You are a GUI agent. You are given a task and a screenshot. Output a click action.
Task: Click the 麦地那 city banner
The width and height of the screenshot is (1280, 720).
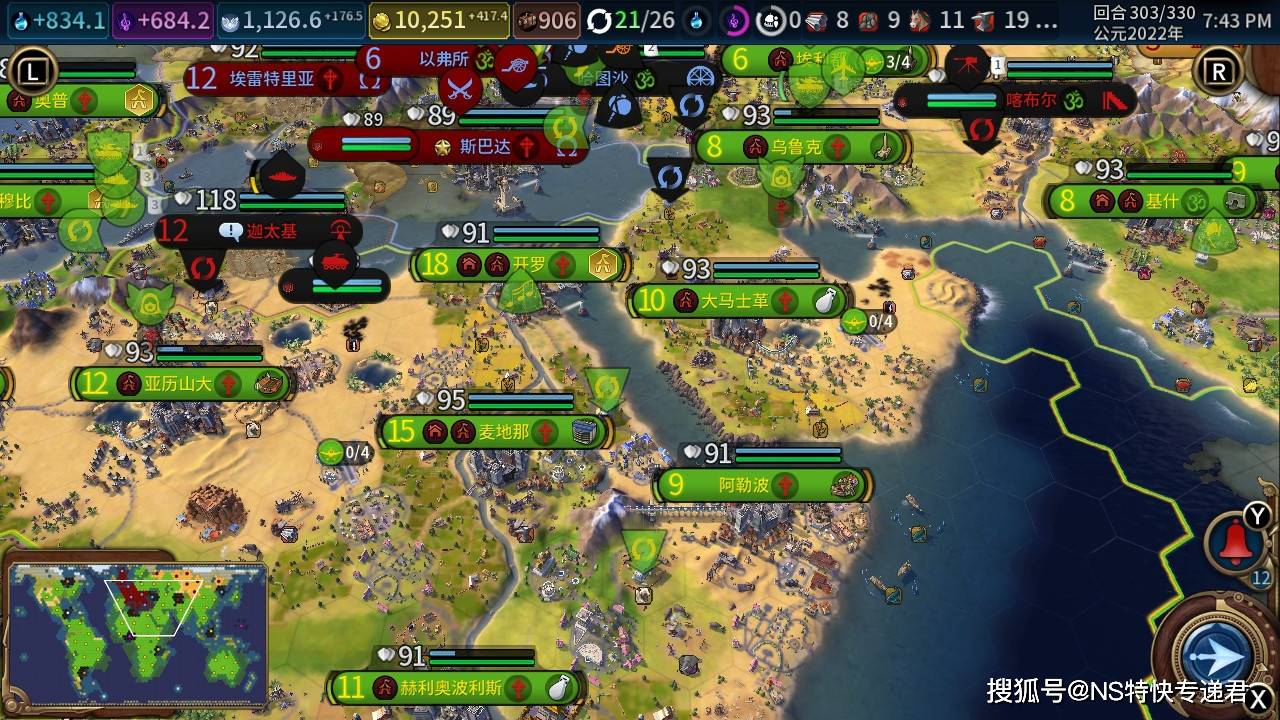[x=495, y=431]
